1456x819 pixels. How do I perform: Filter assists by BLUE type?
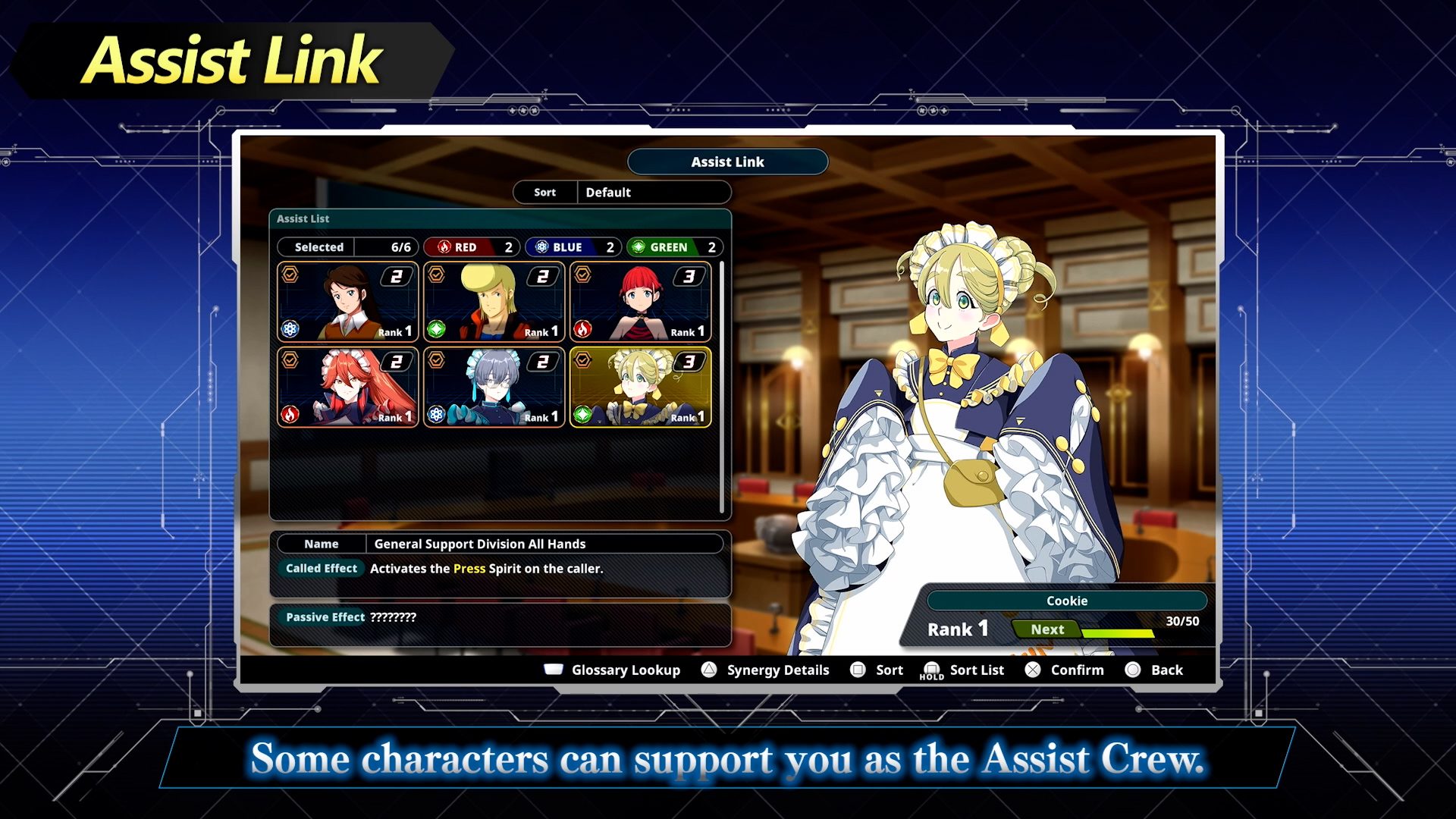tap(573, 247)
